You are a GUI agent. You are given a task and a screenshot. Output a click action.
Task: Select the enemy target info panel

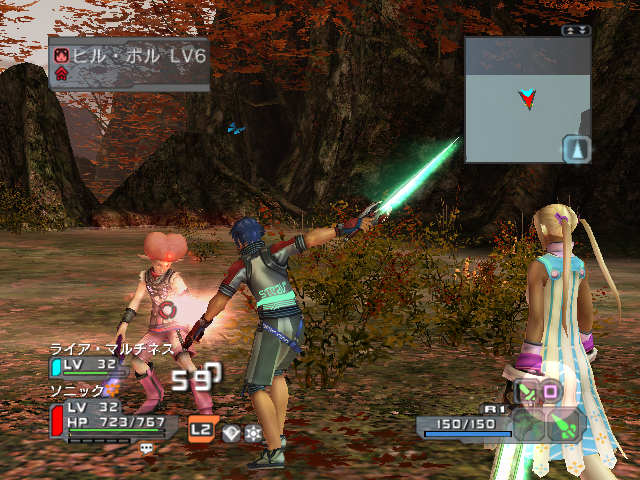click(129, 62)
